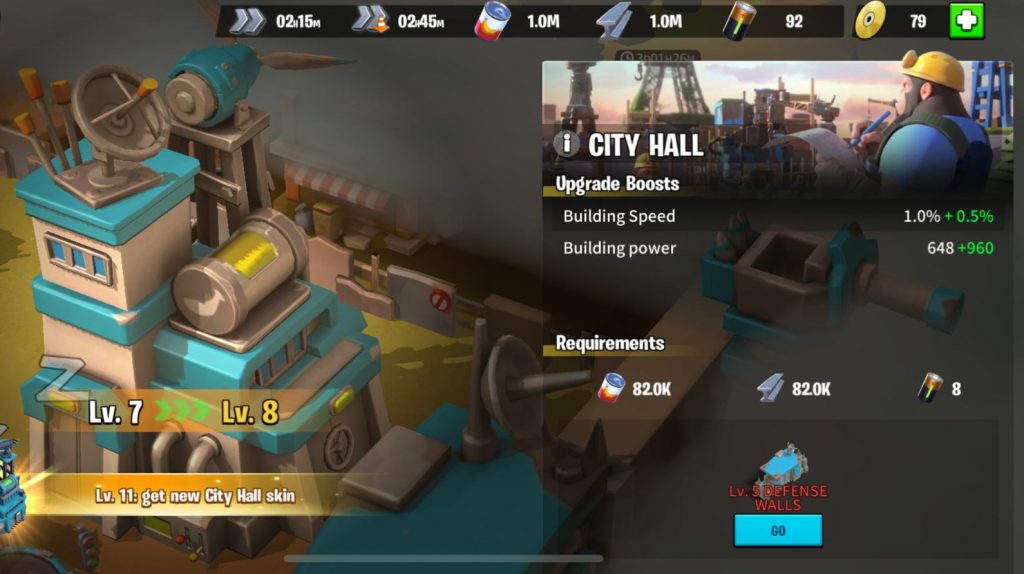Tap the steel beam resource in top bar

[x=613, y=21]
